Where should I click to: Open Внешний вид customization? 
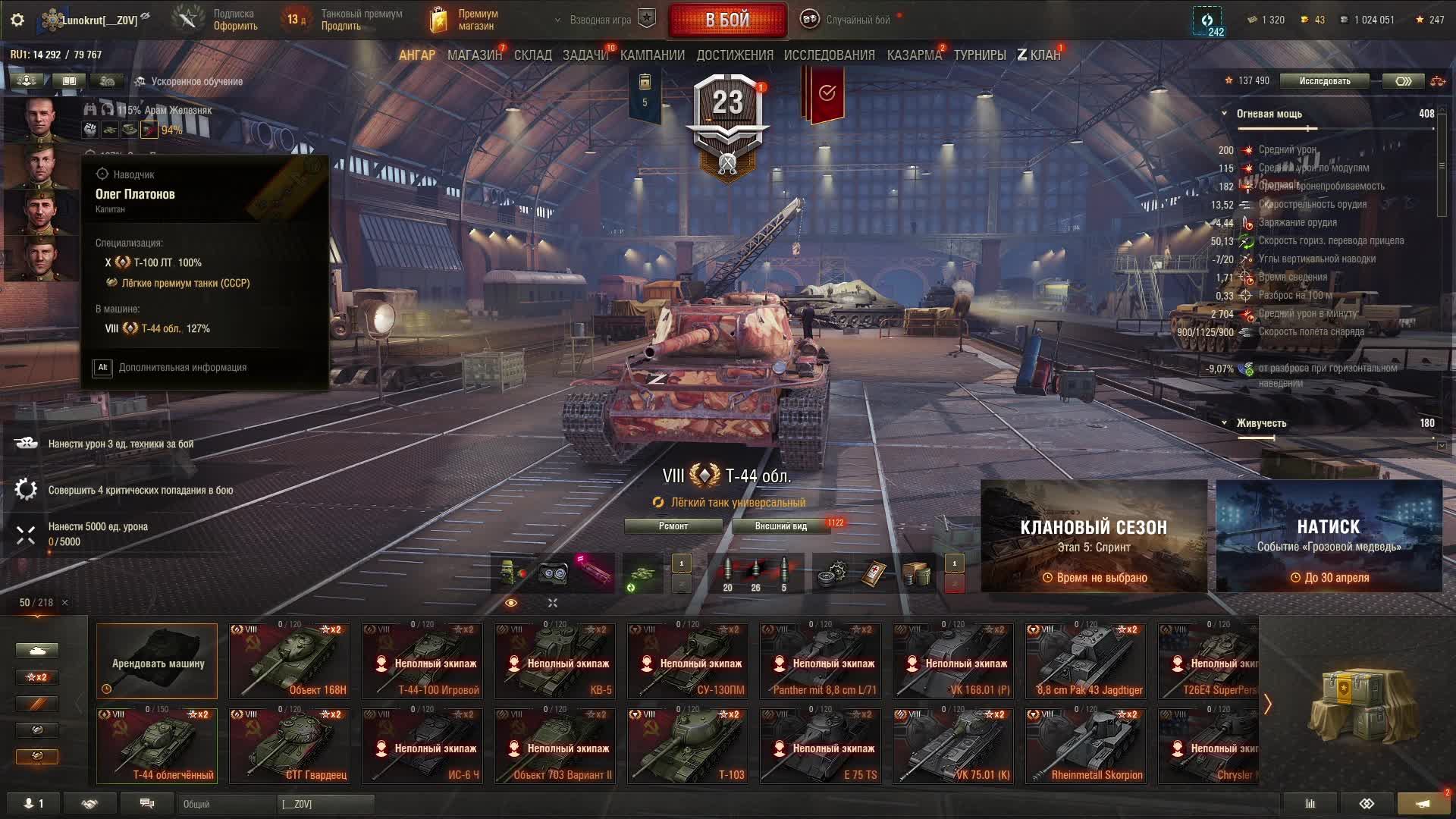pos(780,526)
